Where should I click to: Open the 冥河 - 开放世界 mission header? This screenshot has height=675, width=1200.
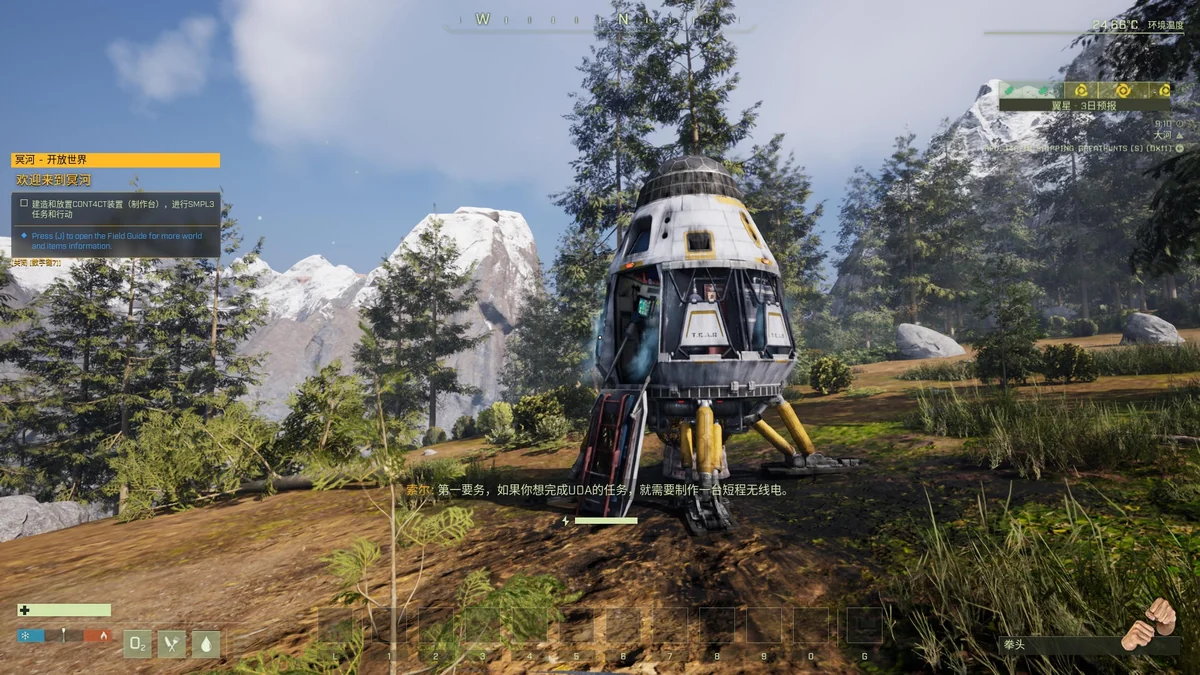pyautogui.click(x=115, y=160)
